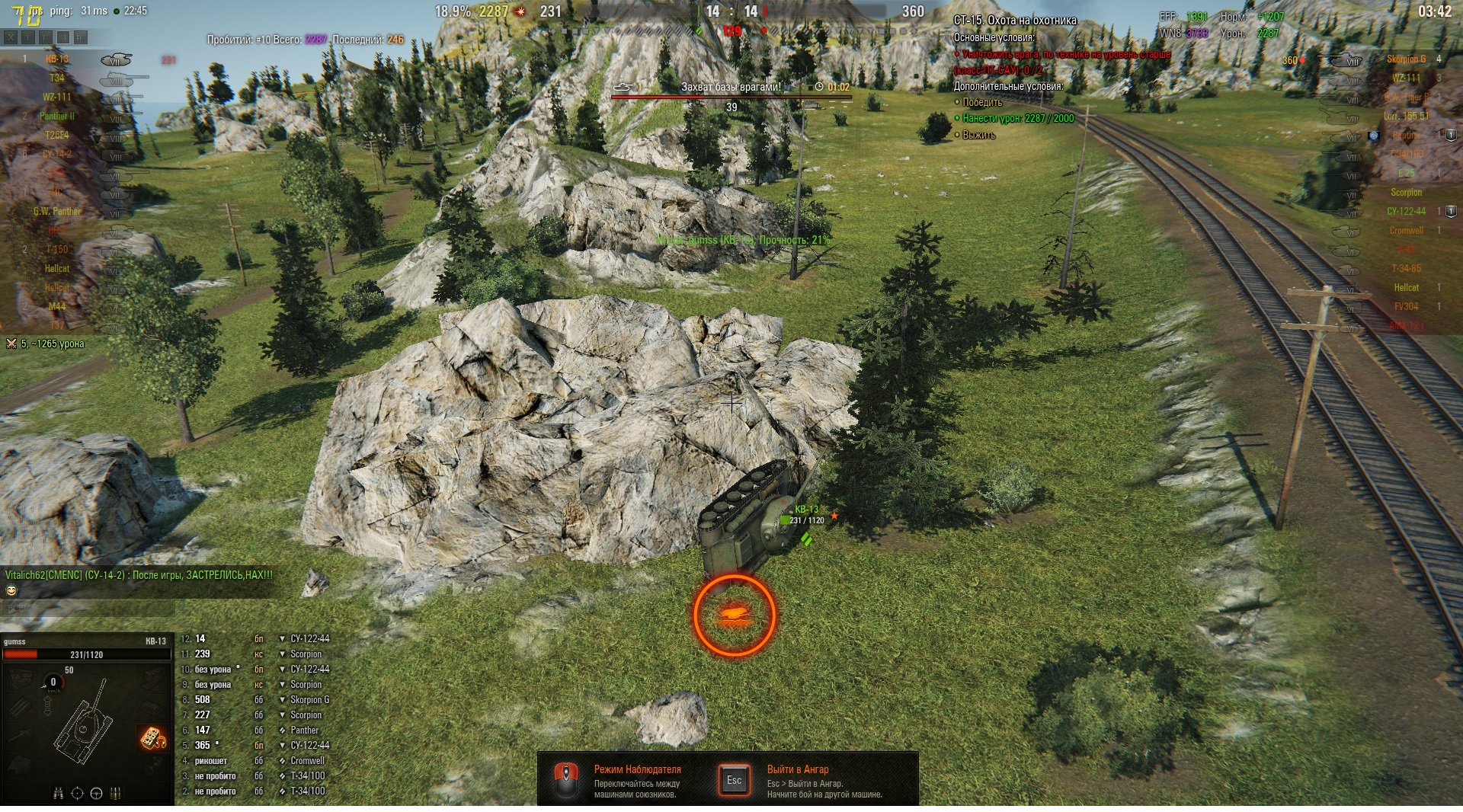Image resolution: width=1463 pixels, height=812 pixels.
Task: Pick FV304 in the enemy team list
Action: click(1406, 307)
